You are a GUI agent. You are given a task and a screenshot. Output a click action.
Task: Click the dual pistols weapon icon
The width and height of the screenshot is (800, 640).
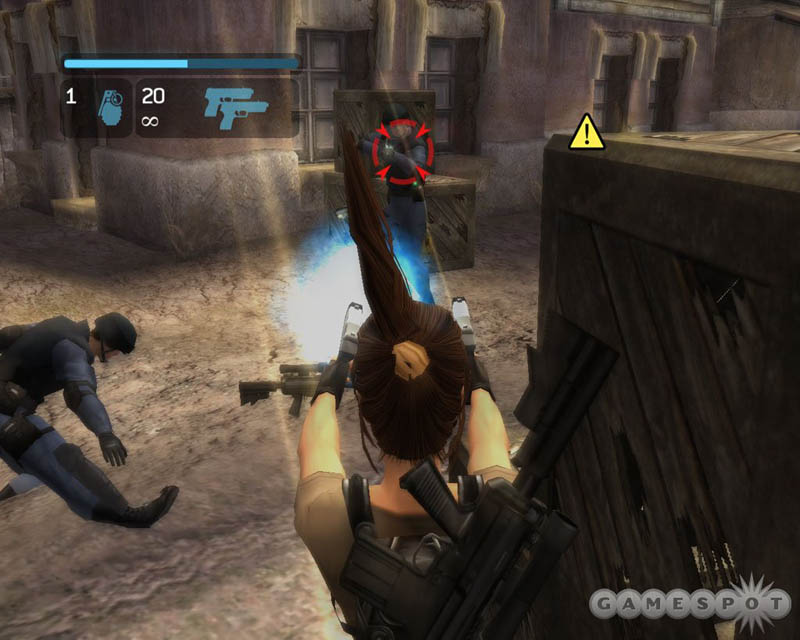tap(236, 105)
